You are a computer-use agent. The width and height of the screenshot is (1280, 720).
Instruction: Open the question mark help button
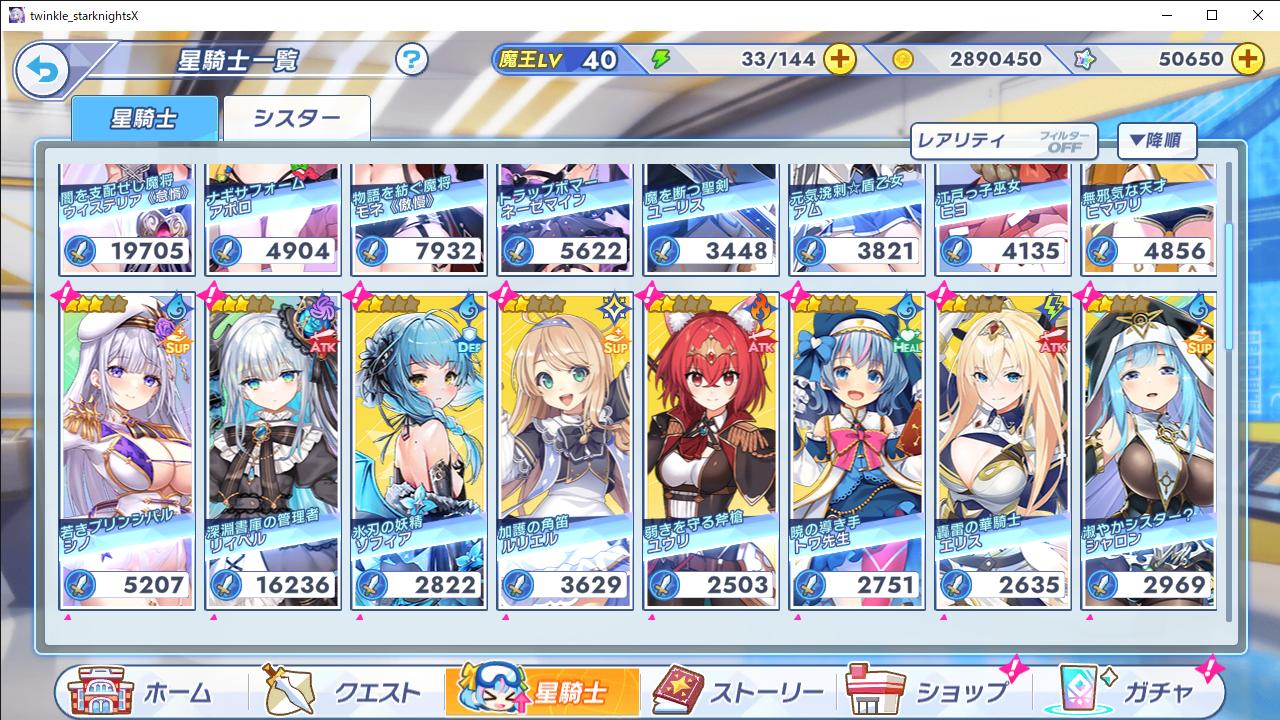click(x=411, y=60)
